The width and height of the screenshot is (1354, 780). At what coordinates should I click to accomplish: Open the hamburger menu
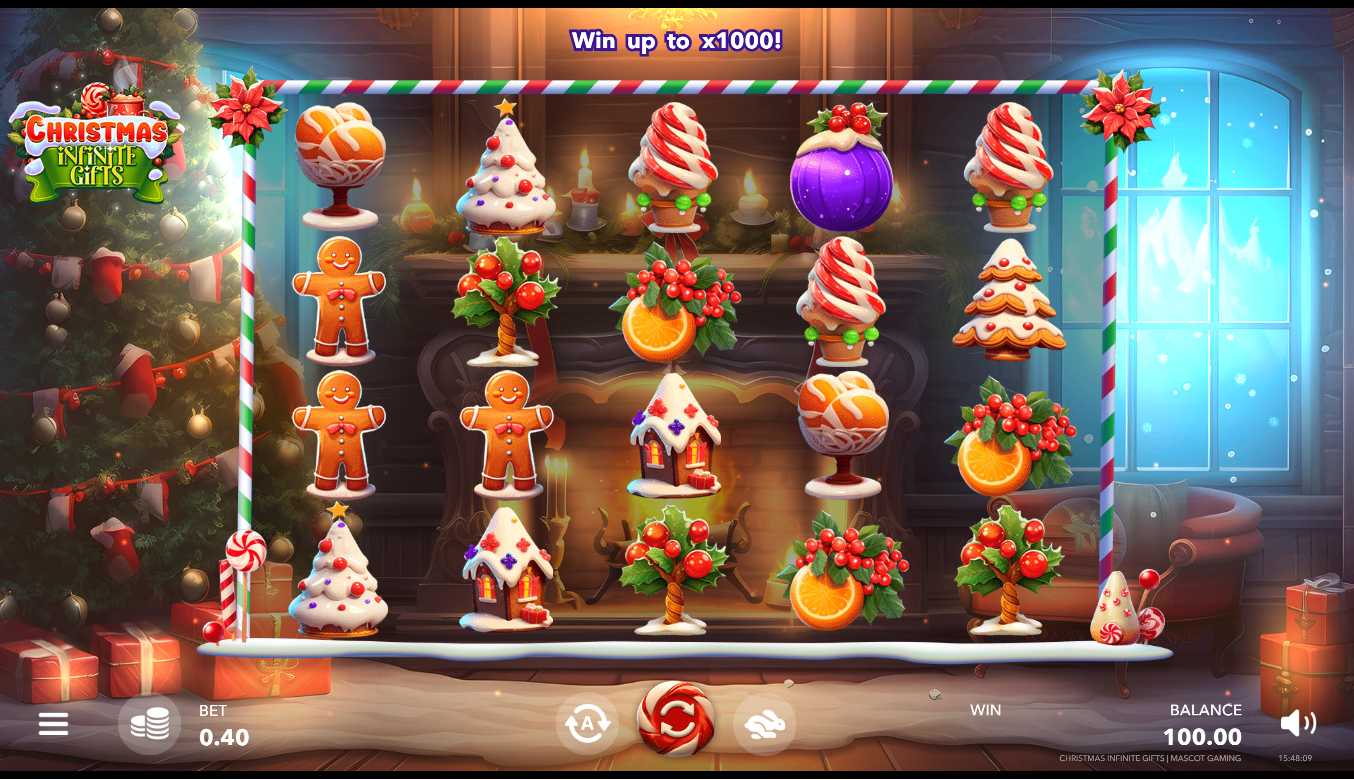tap(53, 724)
